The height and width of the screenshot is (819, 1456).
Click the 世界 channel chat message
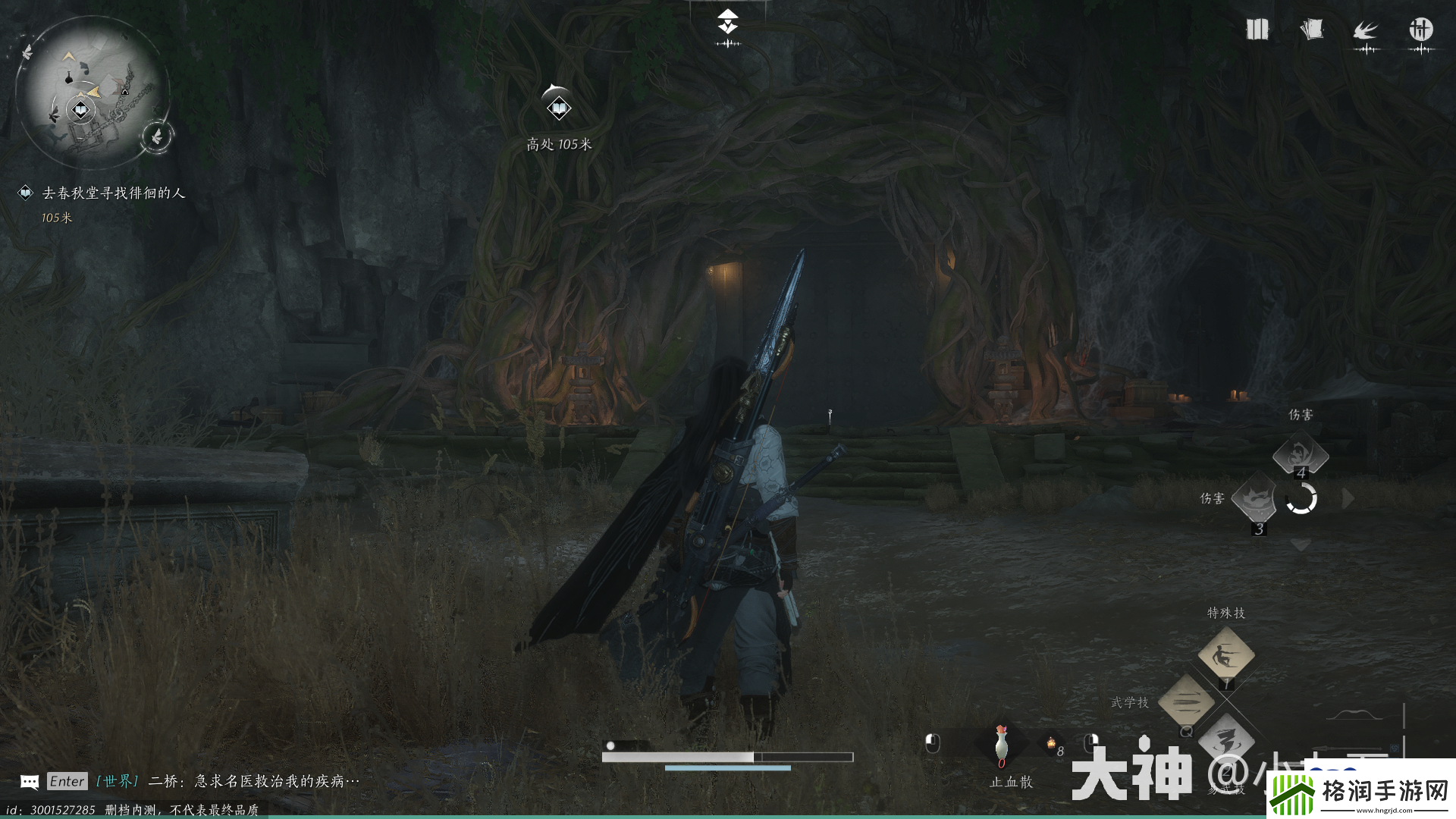[227, 781]
